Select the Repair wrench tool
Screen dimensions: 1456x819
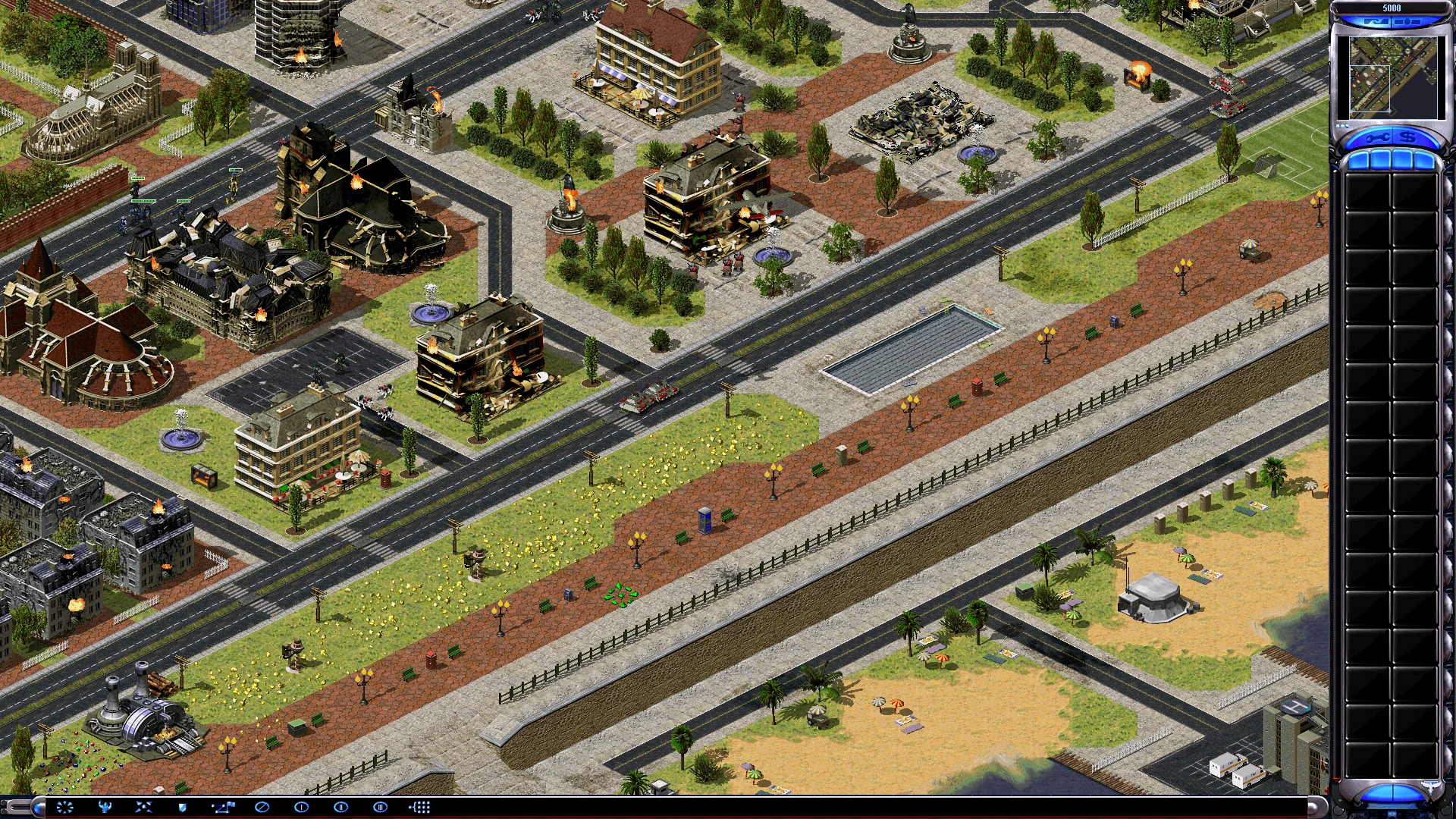coord(1376,137)
